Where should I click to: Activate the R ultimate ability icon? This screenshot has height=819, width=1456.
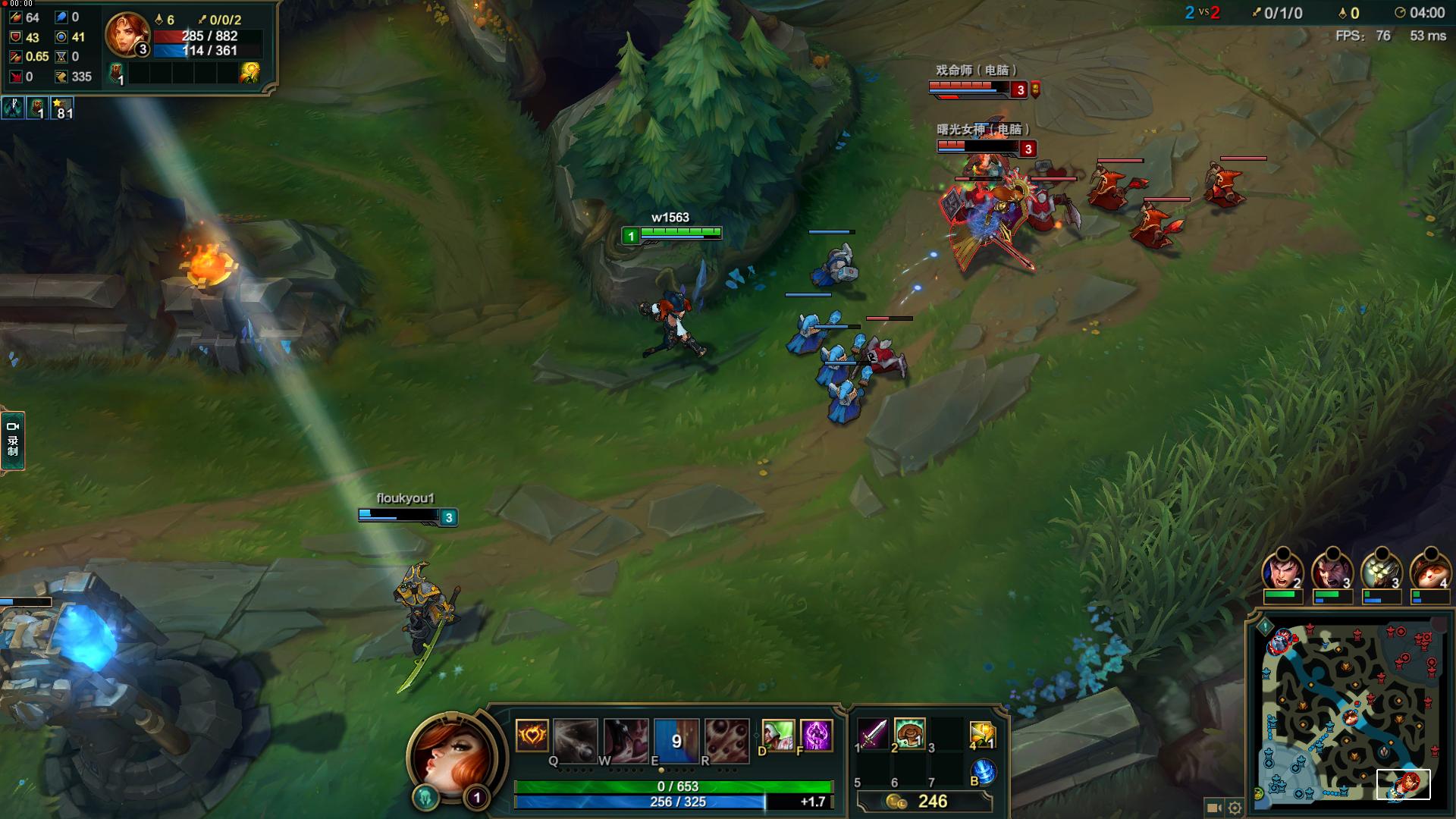(726, 739)
